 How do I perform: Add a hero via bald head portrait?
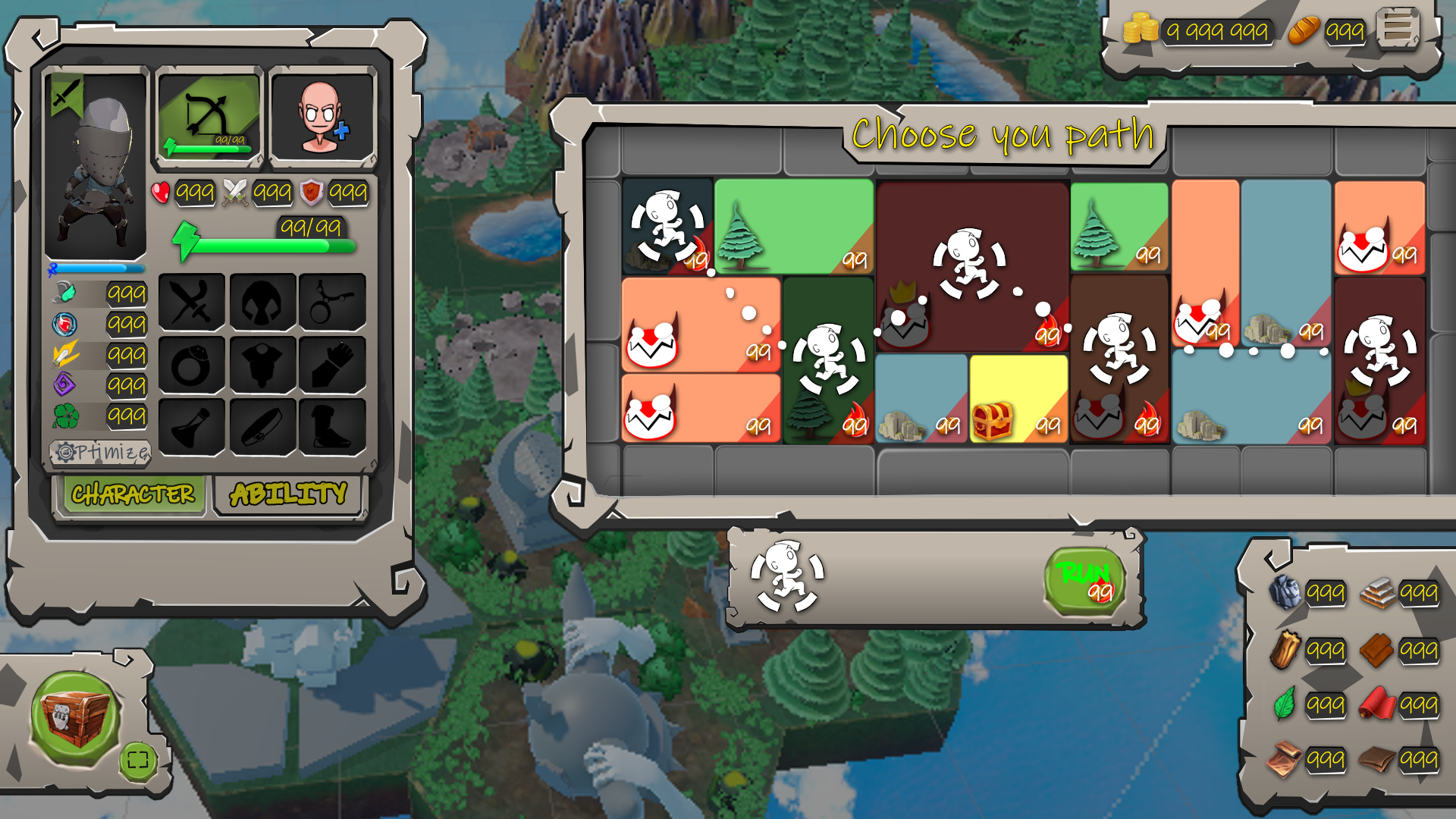(x=322, y=116)
